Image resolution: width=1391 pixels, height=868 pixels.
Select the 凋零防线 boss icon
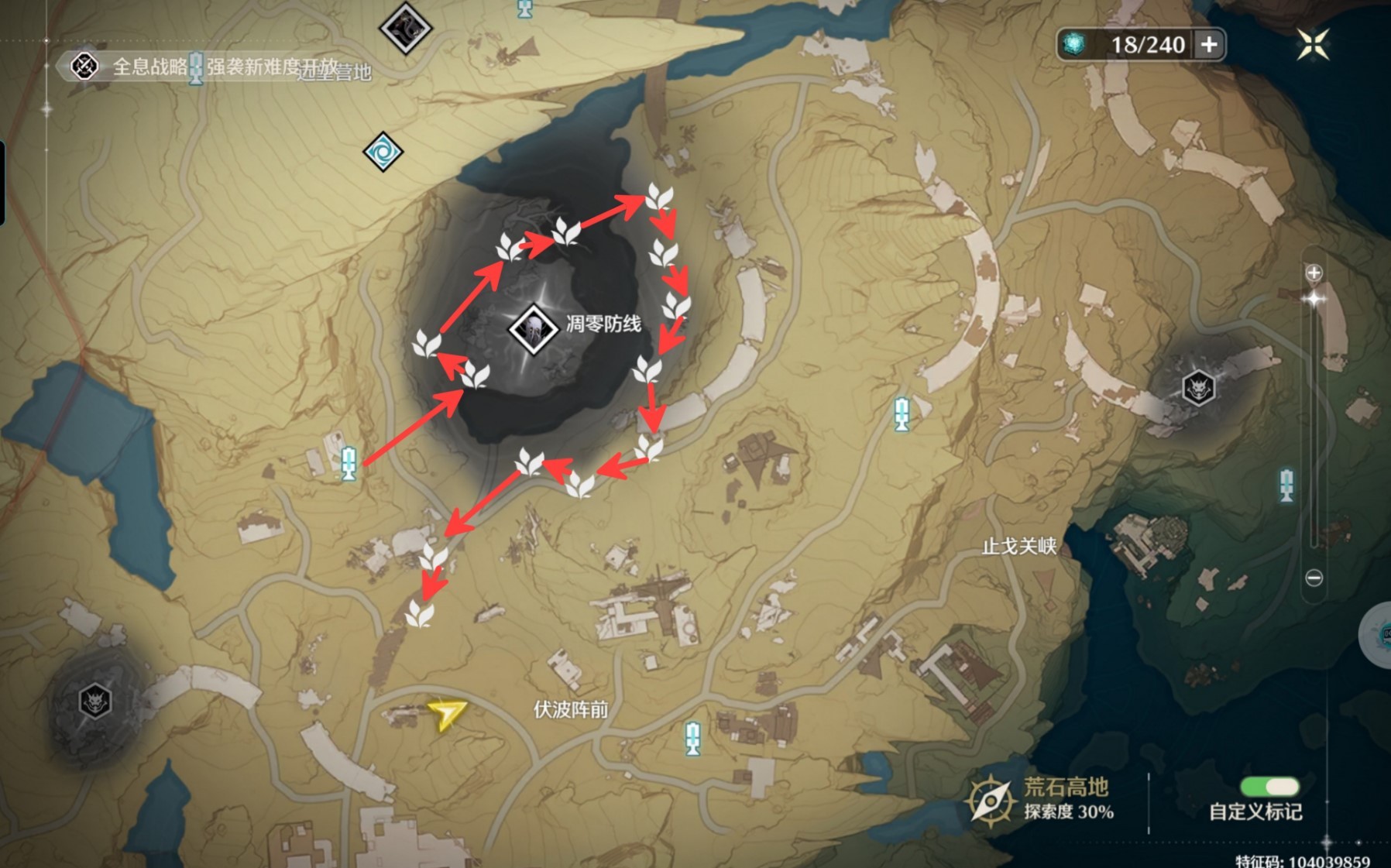coord(532,328)
